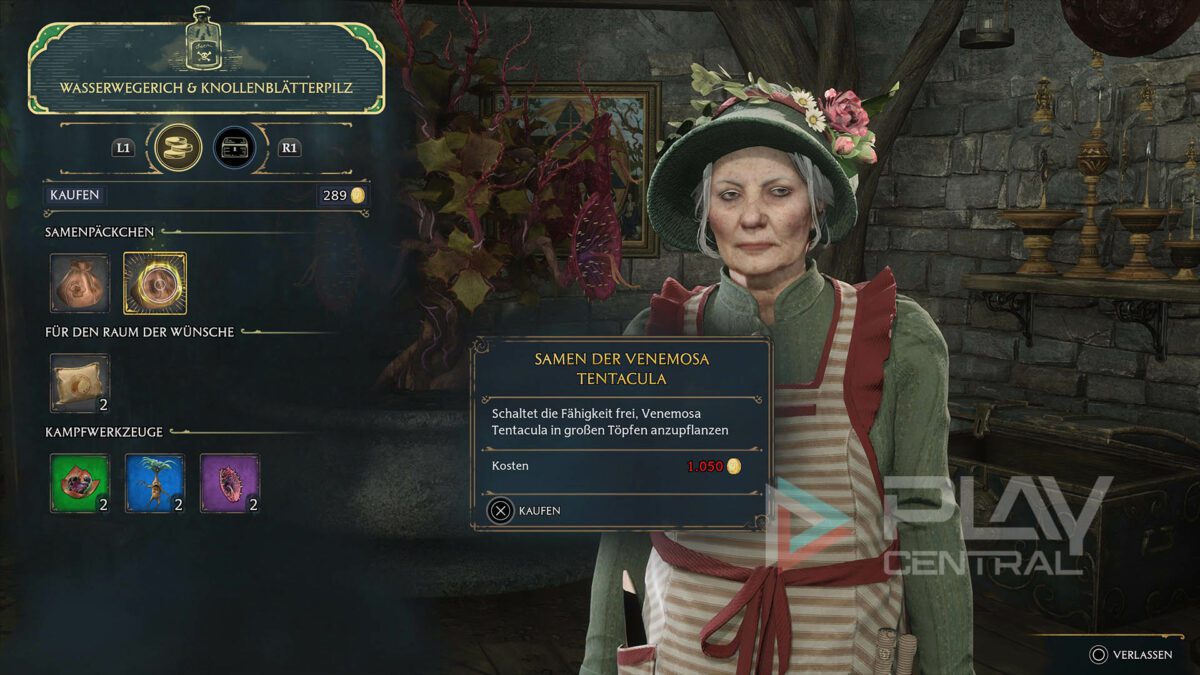Select the blue Mandrake combat tool
Image resolution: width=1200 pixels, height=675 pixels.
(155, 483)
